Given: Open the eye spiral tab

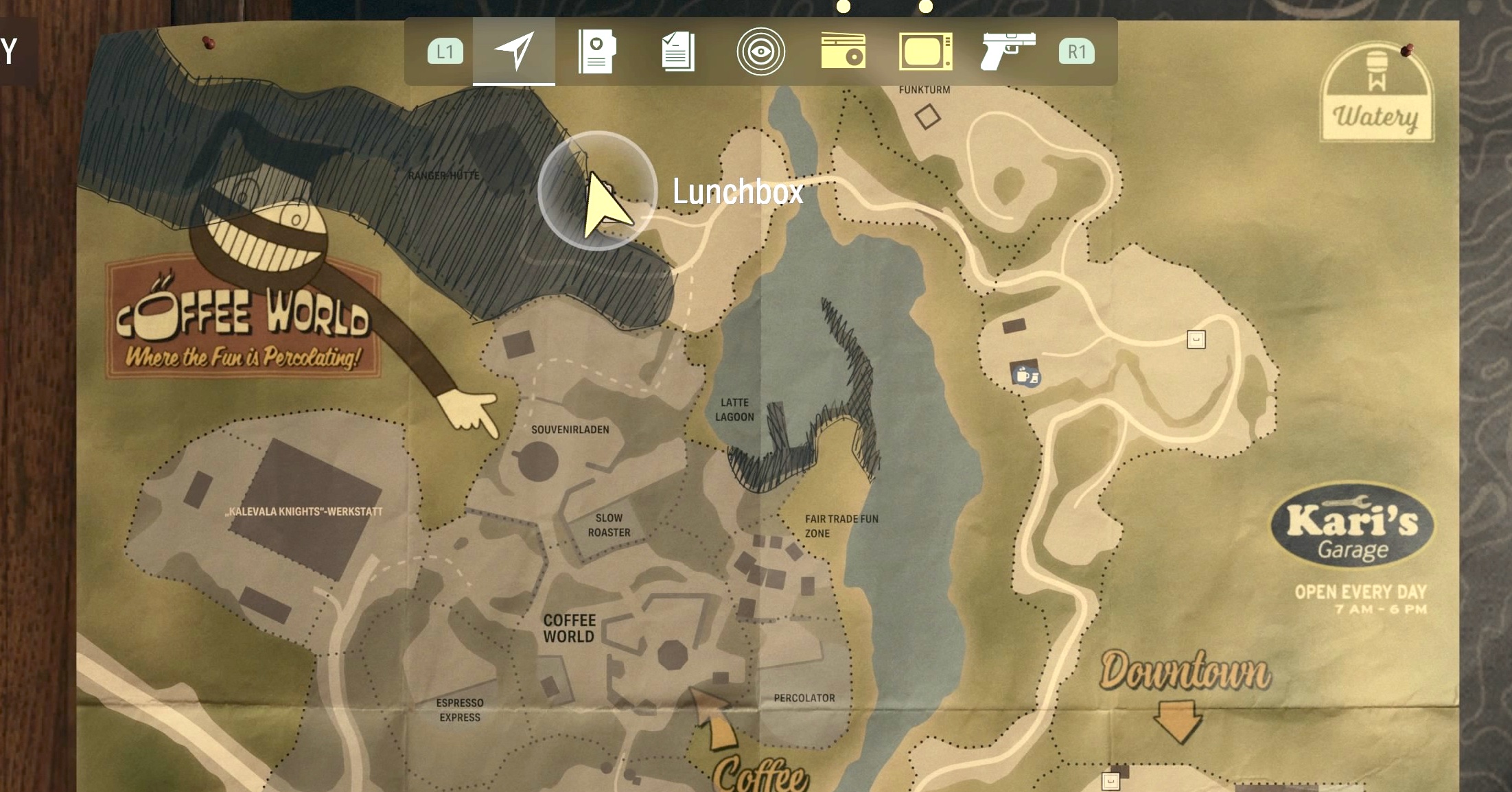Looking at the screenshot, I should click(760, 51).
